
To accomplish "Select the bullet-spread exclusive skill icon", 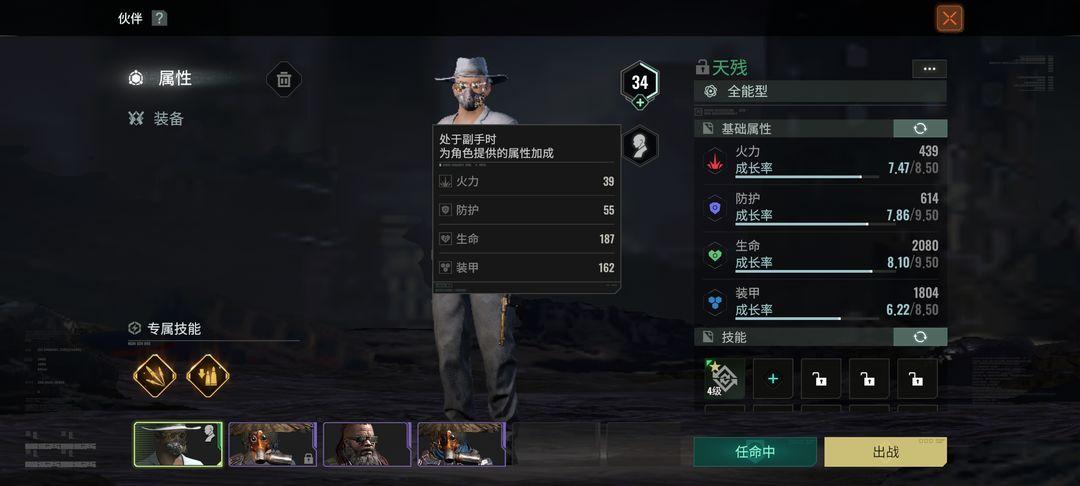I will [x=155, y=376].
